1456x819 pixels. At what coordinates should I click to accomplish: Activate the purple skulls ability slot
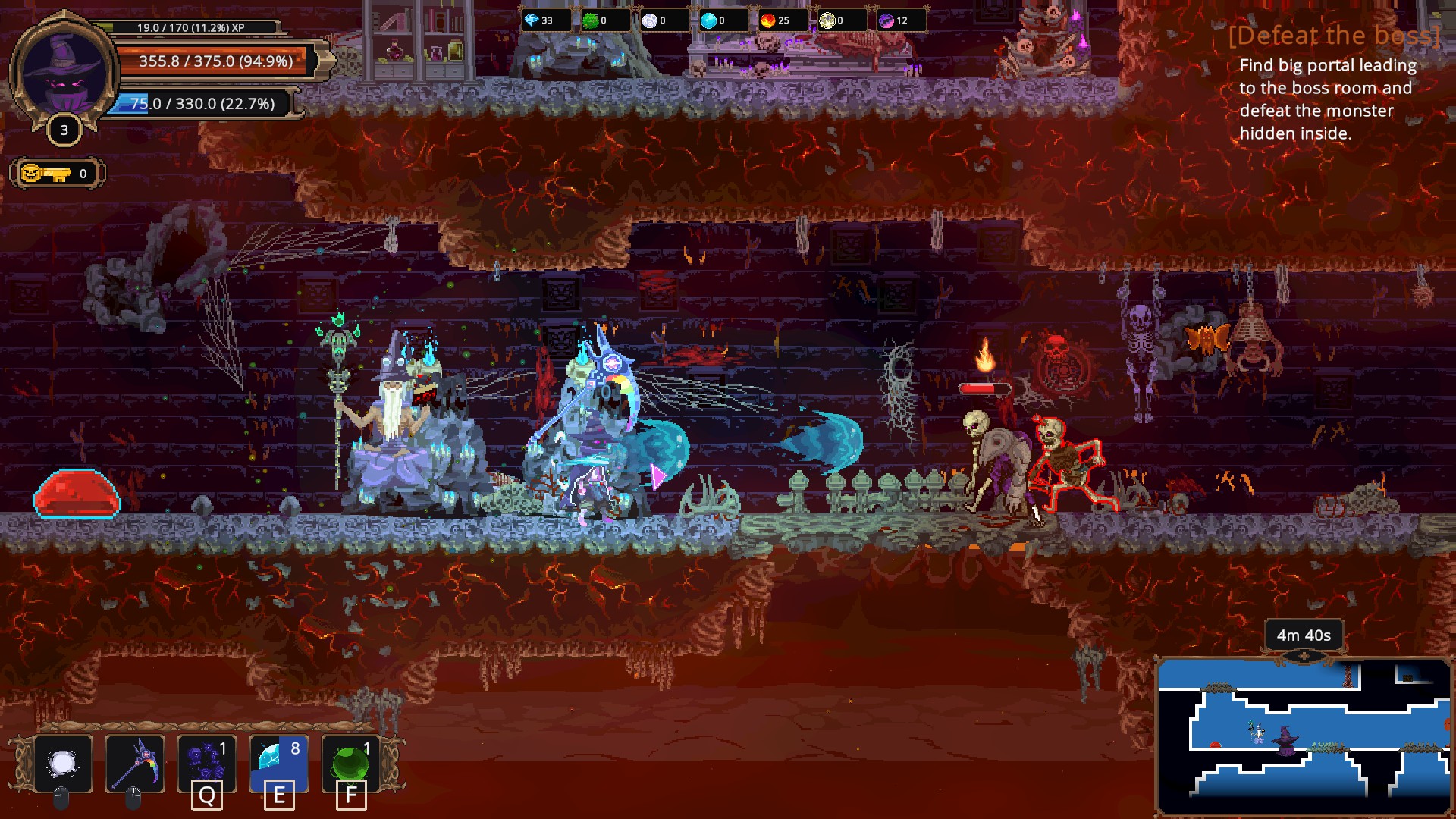tap(207, 764)
